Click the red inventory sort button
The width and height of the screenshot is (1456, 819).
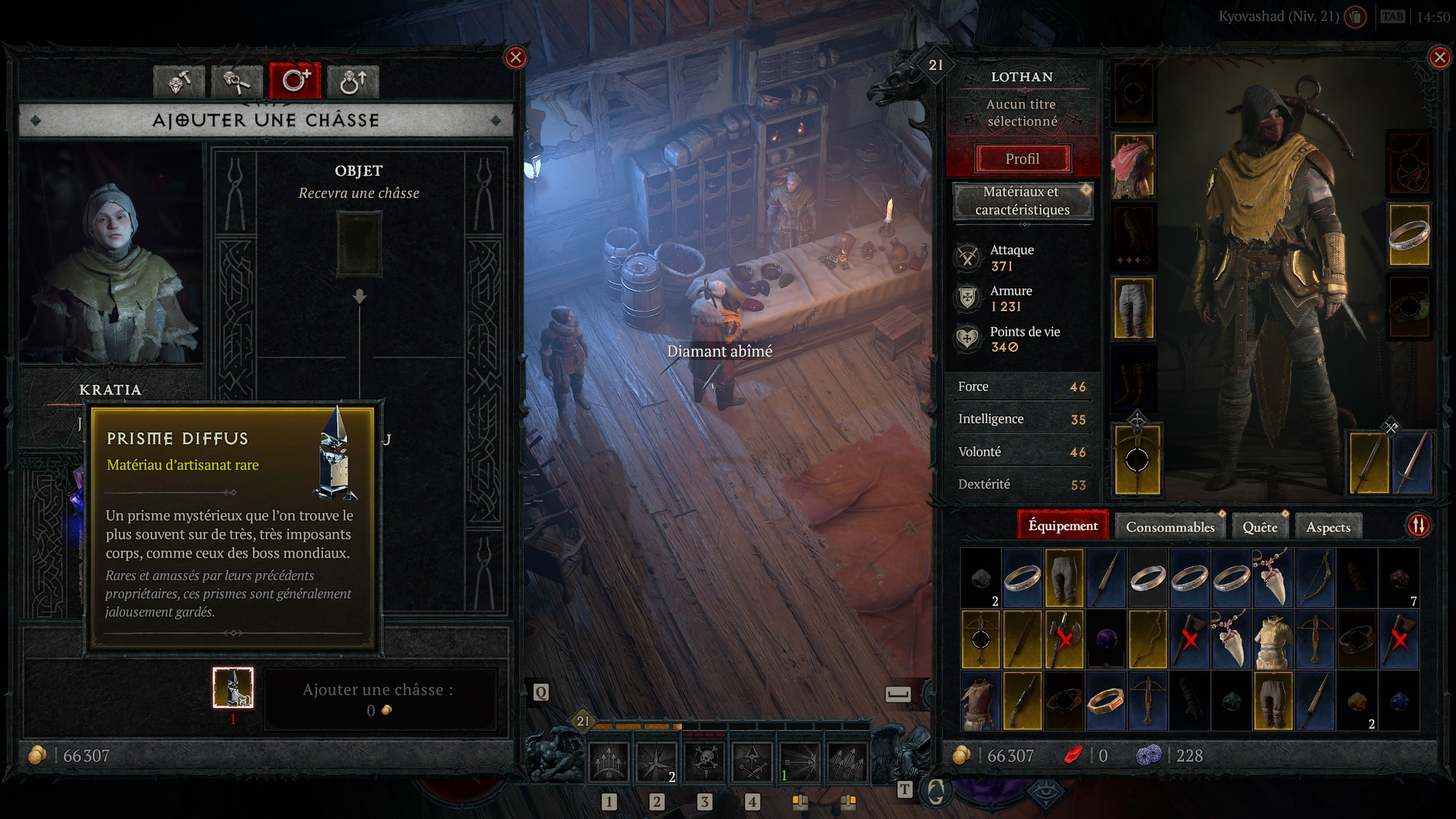click(1418, 526)
